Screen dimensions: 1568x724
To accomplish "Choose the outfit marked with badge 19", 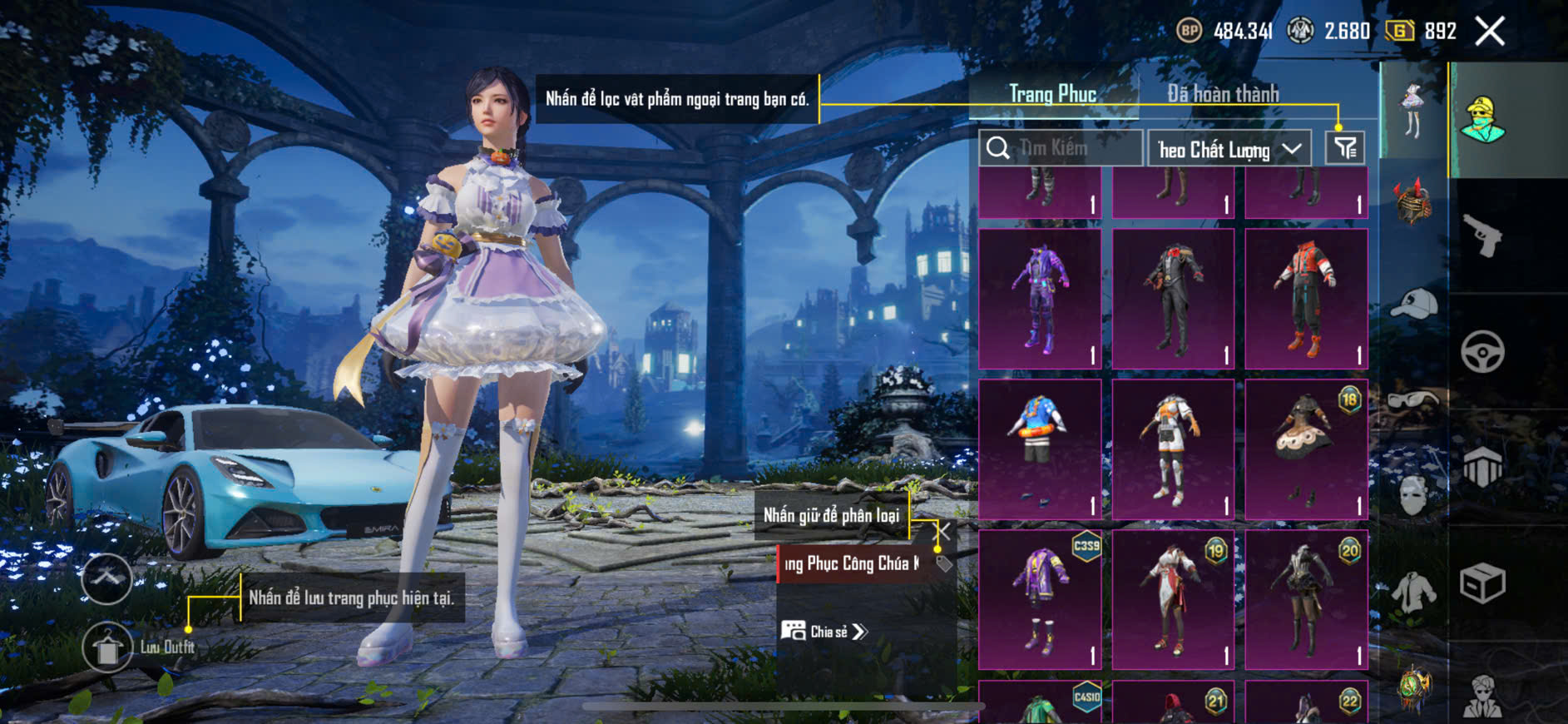I will pos(1173,599).
